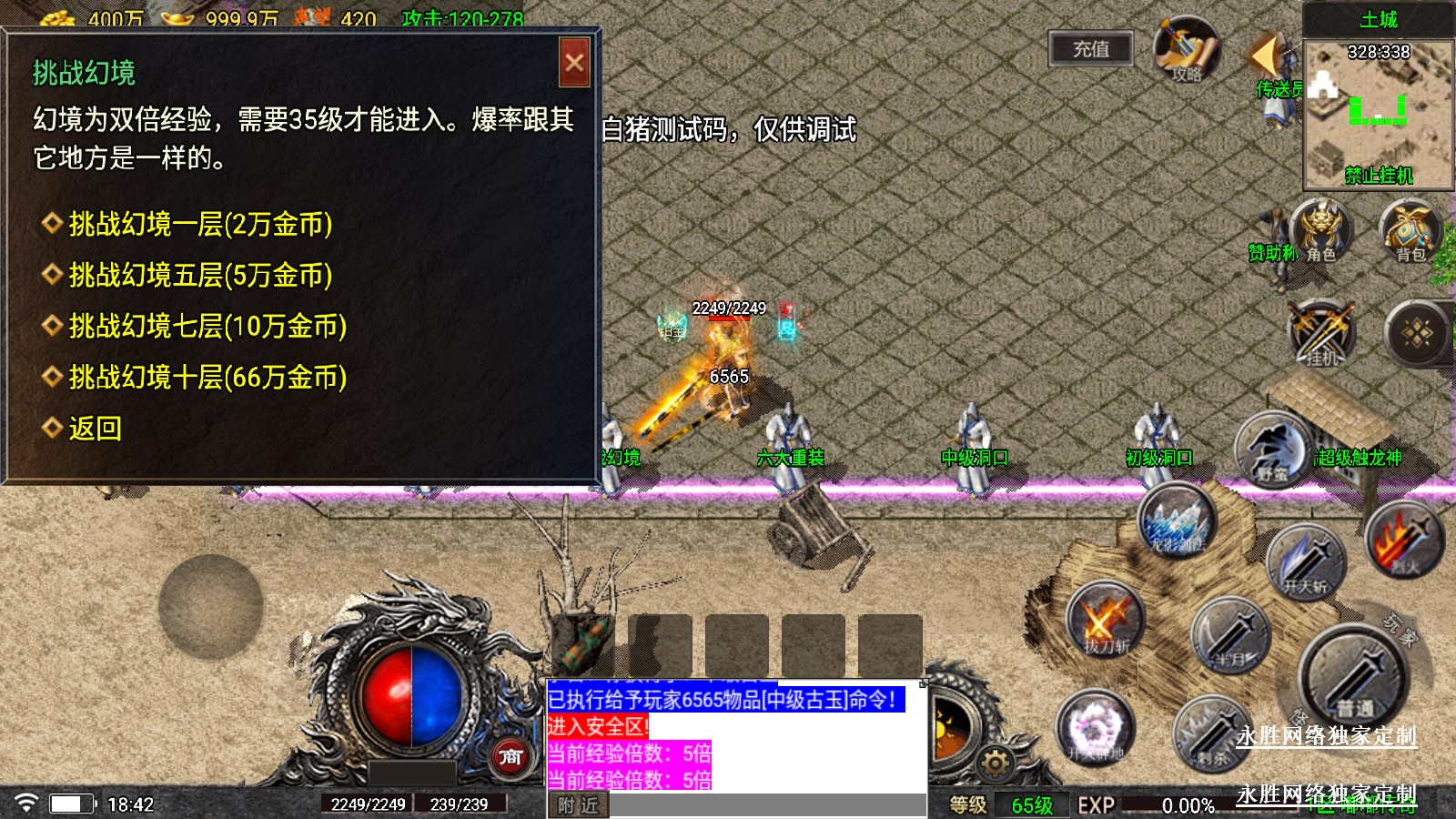
Task: Trigger the 拔刀斩 skill
Action: 1105,621
